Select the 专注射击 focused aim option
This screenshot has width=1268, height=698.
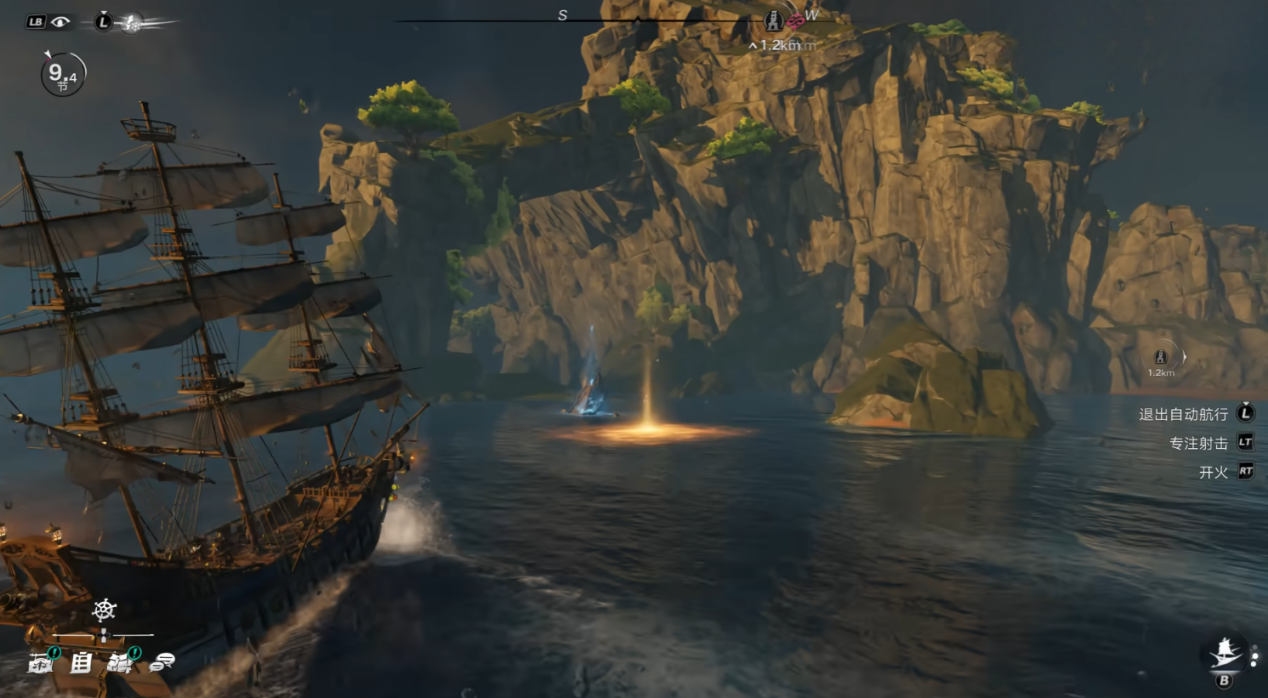1198,442
